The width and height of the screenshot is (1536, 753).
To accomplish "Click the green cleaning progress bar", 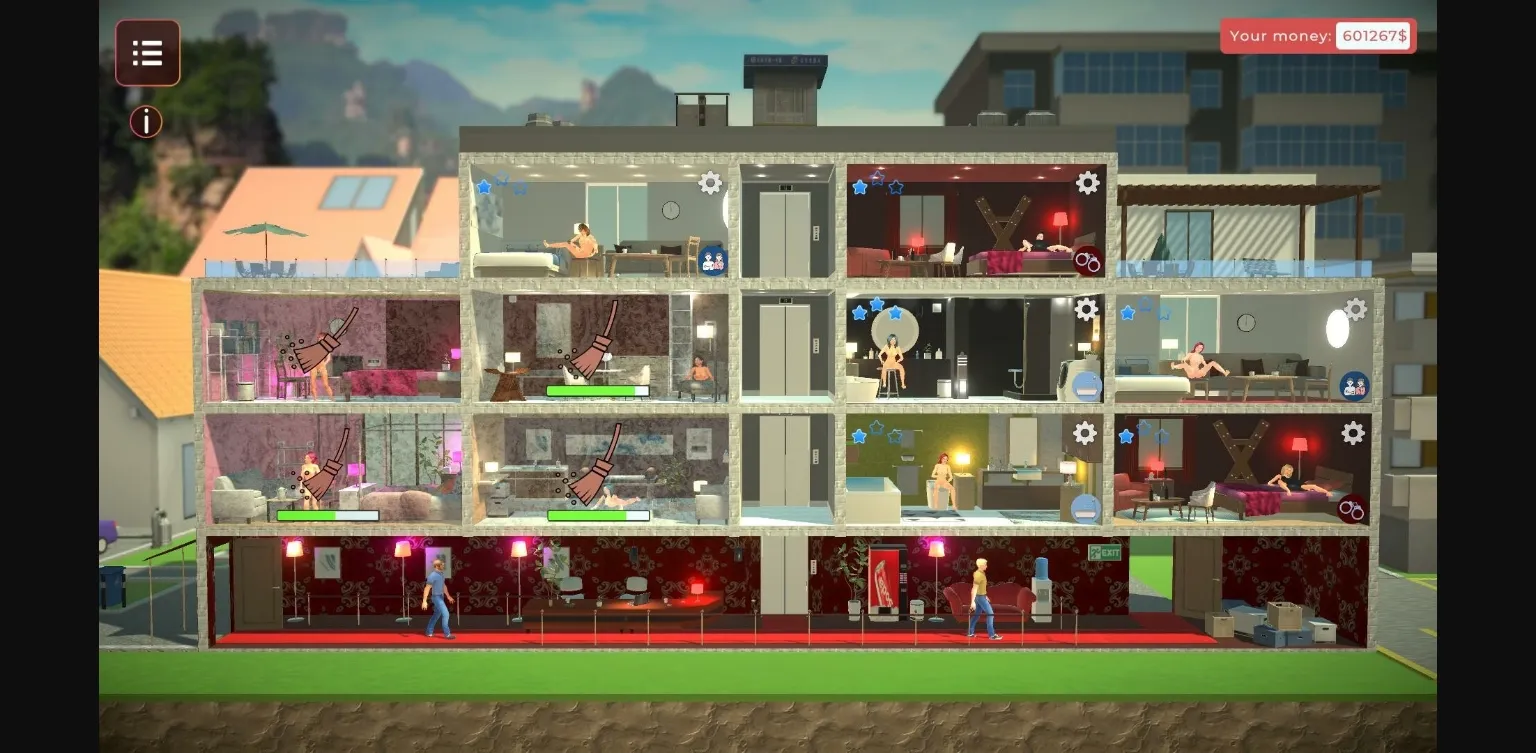I will point(598,390).
